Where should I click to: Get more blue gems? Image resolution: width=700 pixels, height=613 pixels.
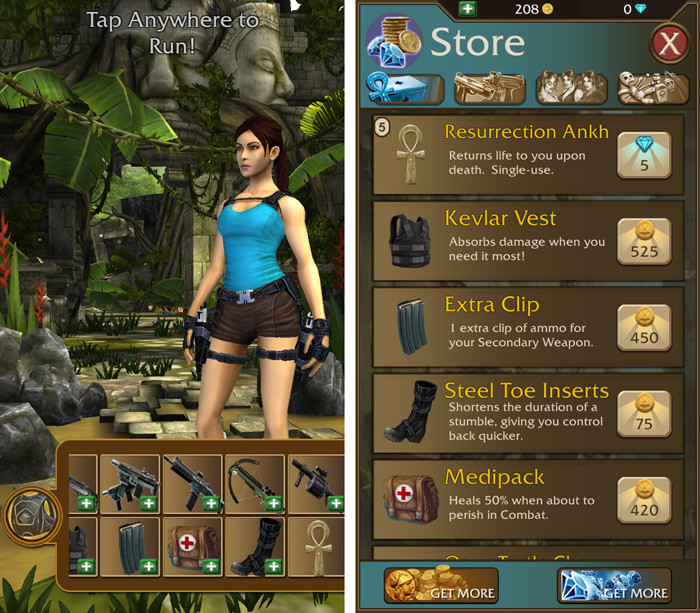click(x=612, y=587)
